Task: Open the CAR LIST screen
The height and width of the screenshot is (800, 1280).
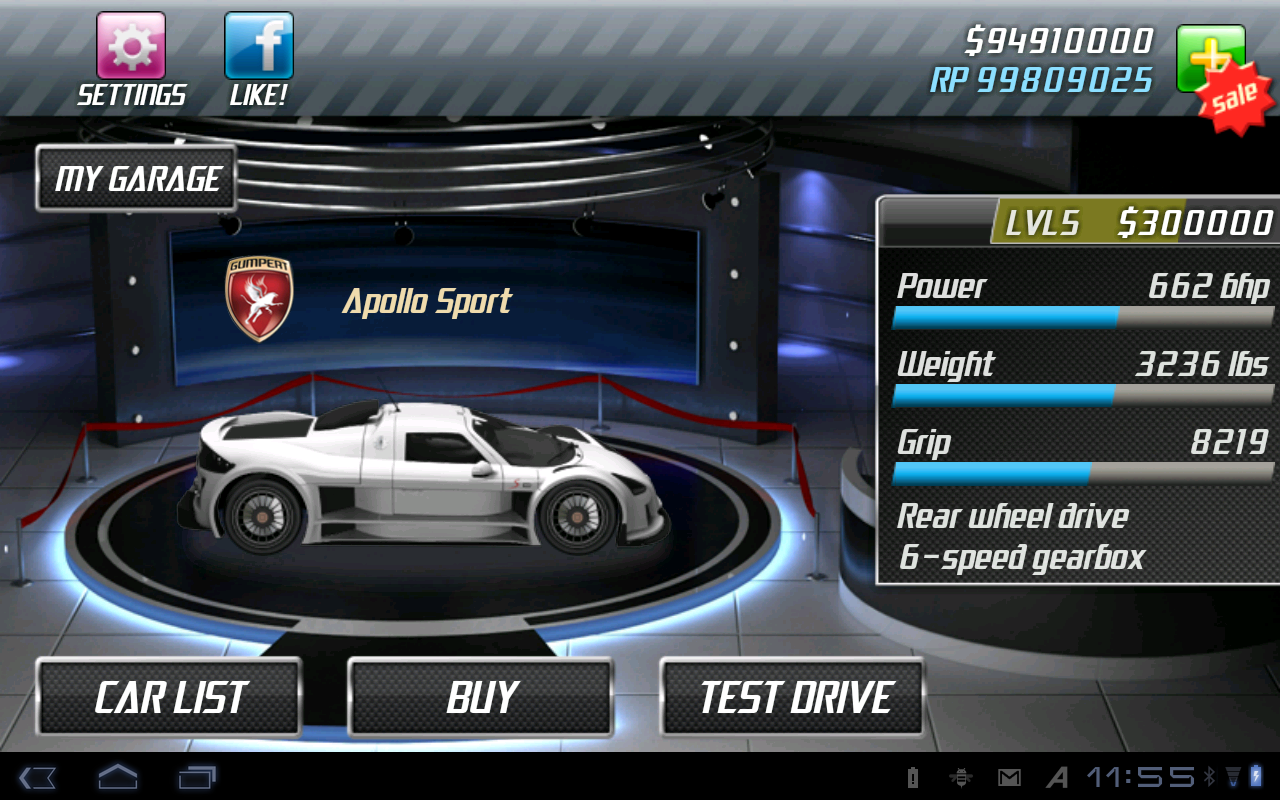Action: pyautogui.click(x=168, y=697)
